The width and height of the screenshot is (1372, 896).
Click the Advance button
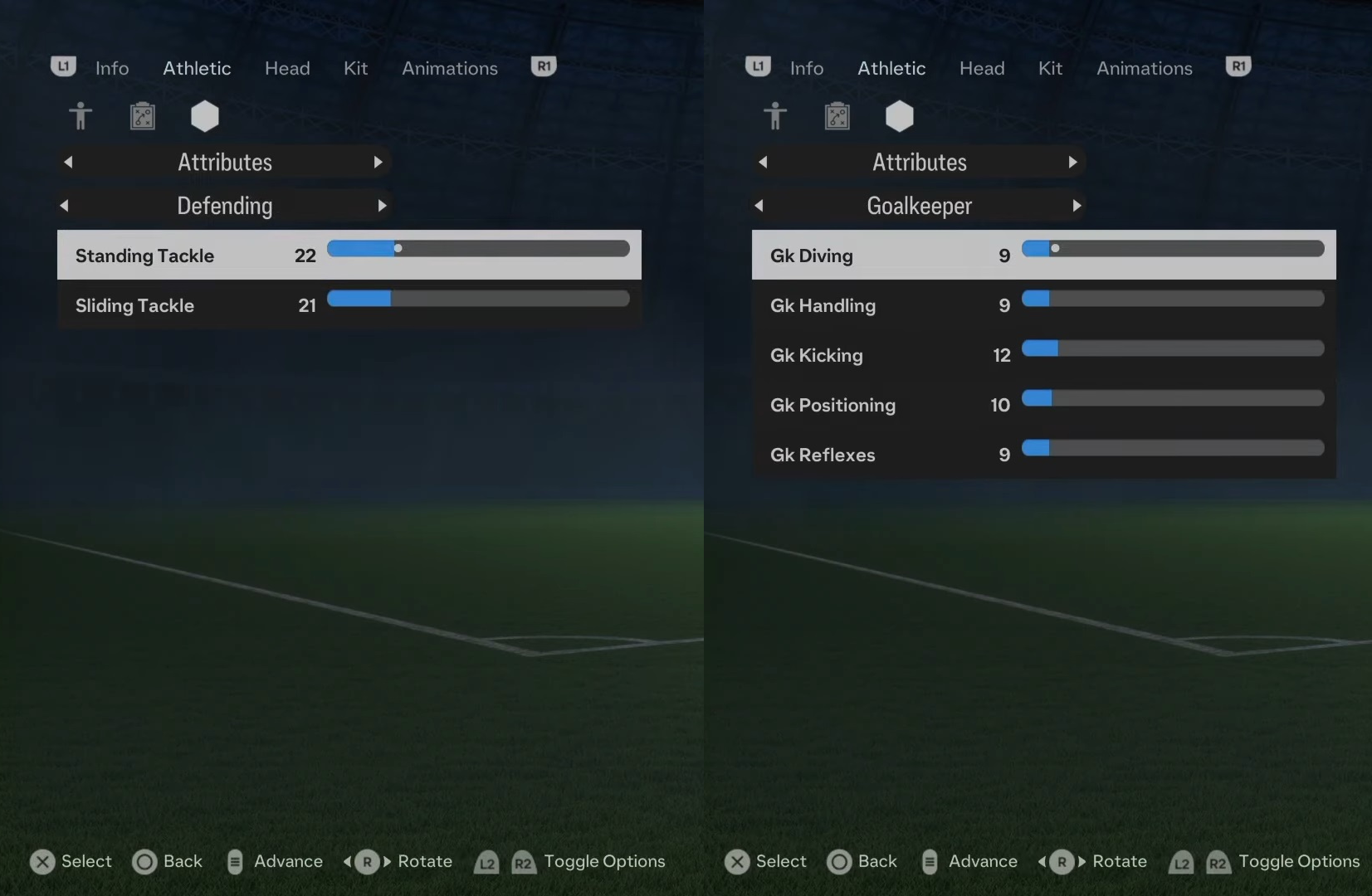(x=274, y=862)
